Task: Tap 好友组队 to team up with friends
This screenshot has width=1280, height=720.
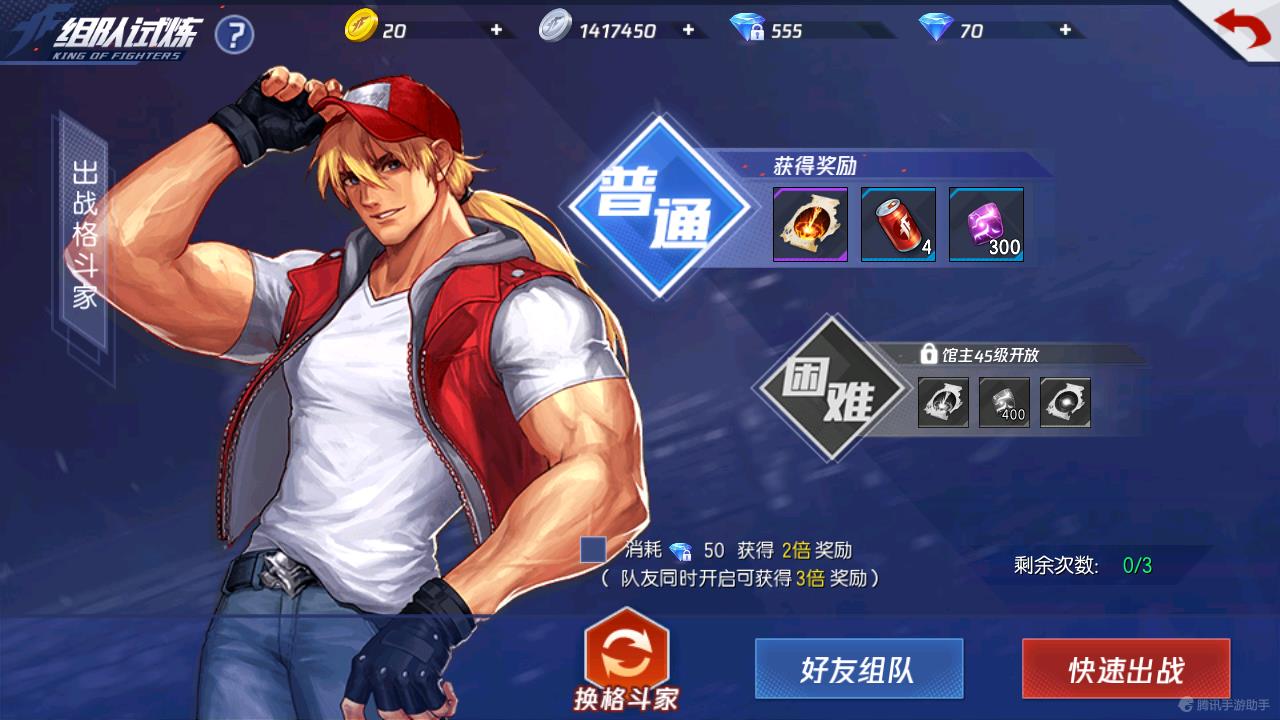Action: pos(858,668)
